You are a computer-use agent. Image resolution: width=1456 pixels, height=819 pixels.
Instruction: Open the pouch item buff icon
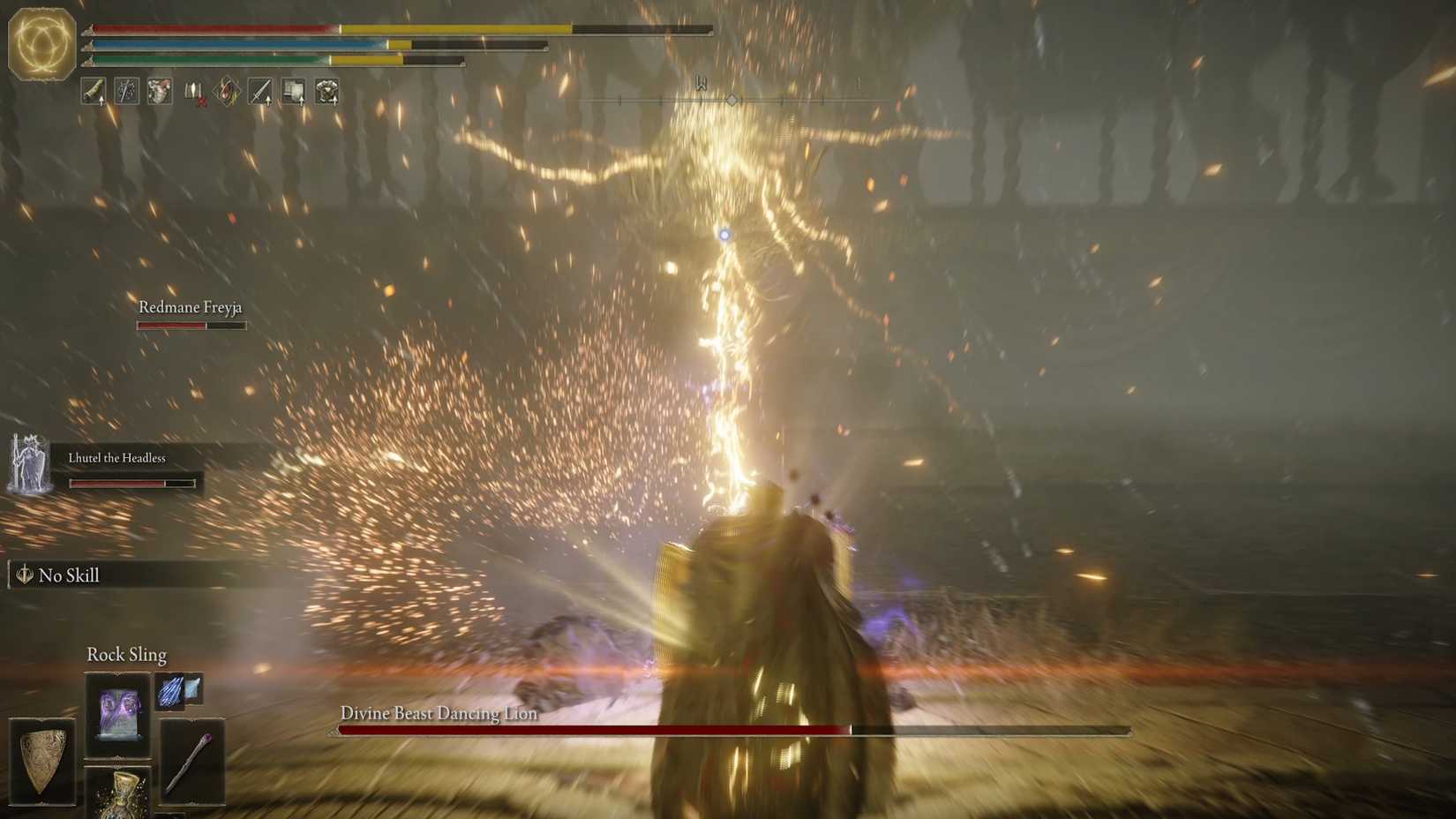[159, 92]
